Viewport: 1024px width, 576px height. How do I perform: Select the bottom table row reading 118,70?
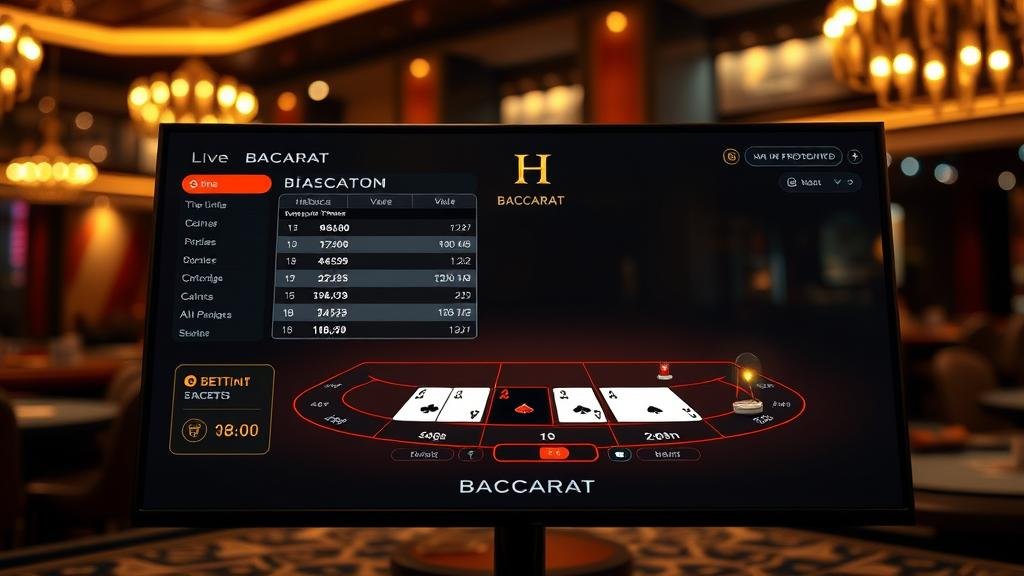376,329
